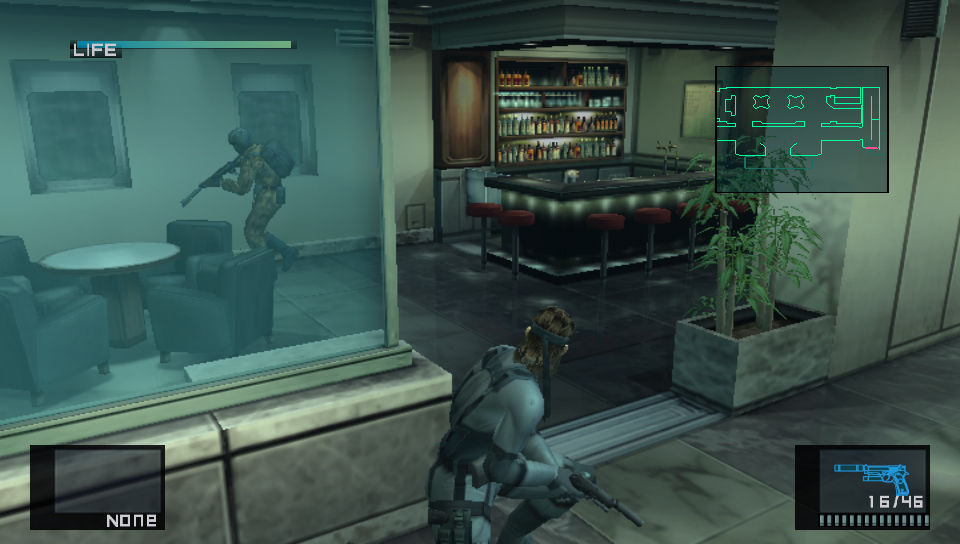Open the empty item slot labeled NONE
The height and width of the screenshot is (544, 960).
point(97,486)
